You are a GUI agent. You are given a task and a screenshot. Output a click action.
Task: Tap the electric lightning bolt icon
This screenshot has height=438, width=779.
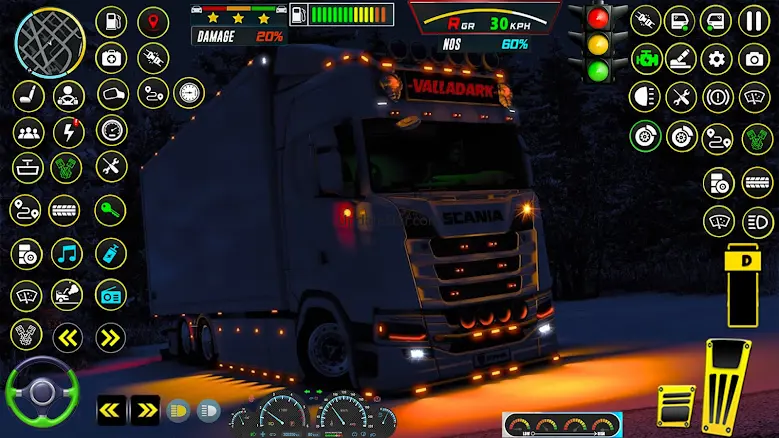click(69, 131)
